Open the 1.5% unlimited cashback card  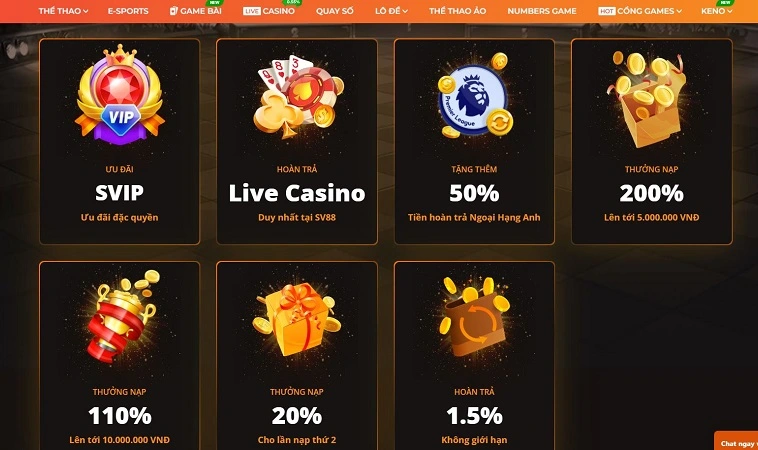coord(474,355)
